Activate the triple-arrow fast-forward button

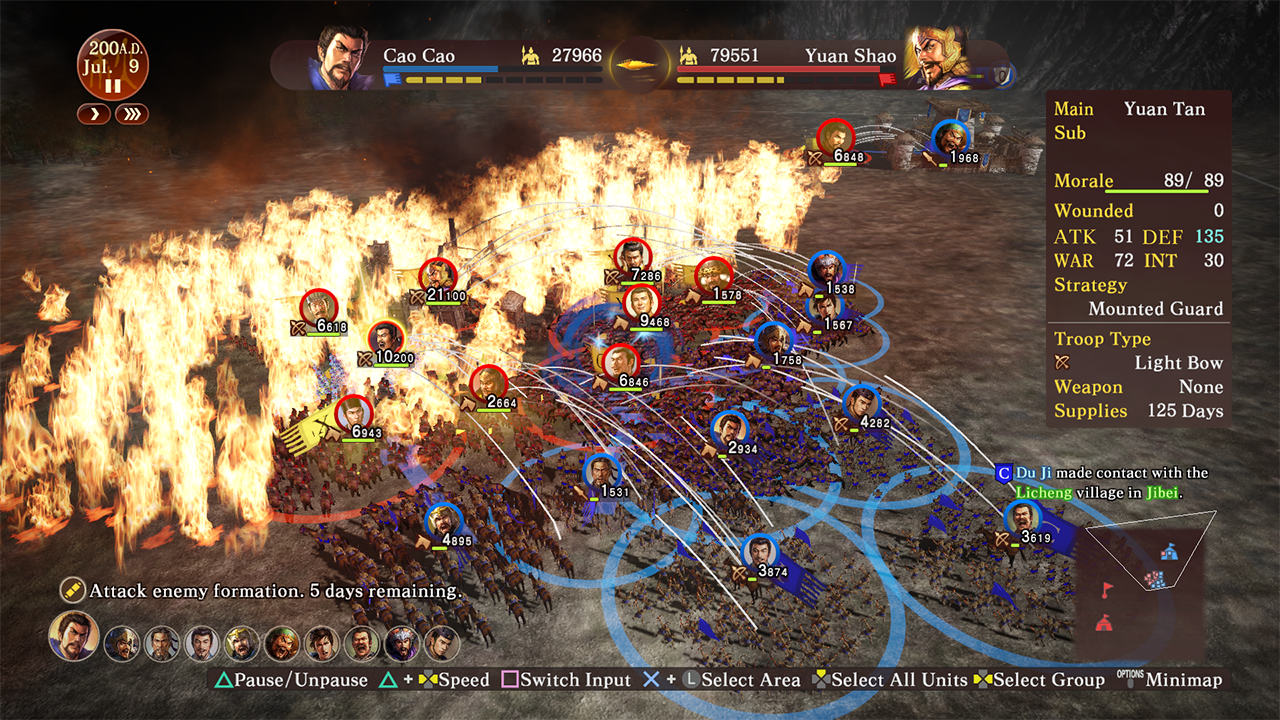click(x=131, y=114)
